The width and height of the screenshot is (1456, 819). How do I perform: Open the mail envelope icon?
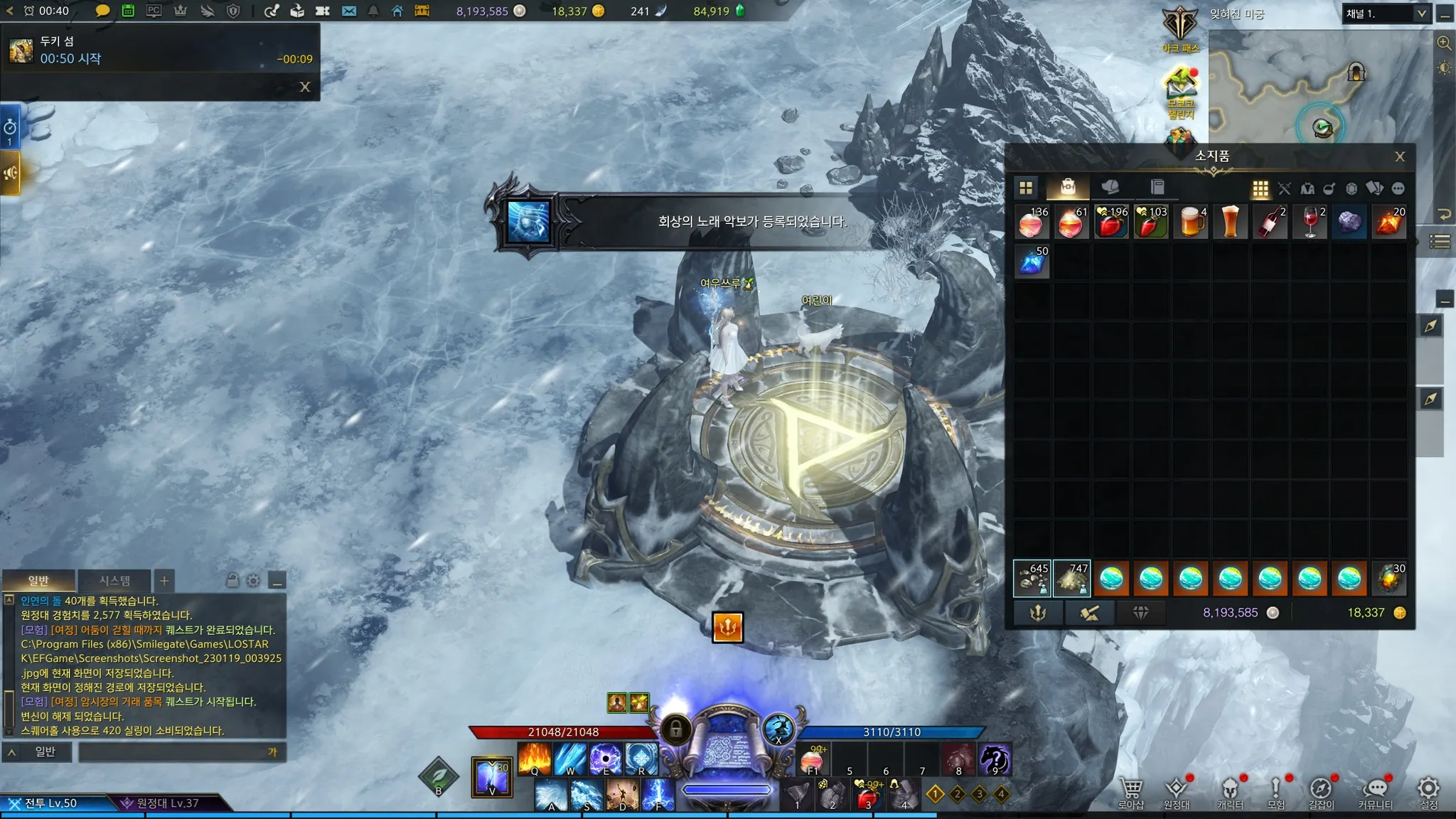pyautogui.click(x=348, y=11)
